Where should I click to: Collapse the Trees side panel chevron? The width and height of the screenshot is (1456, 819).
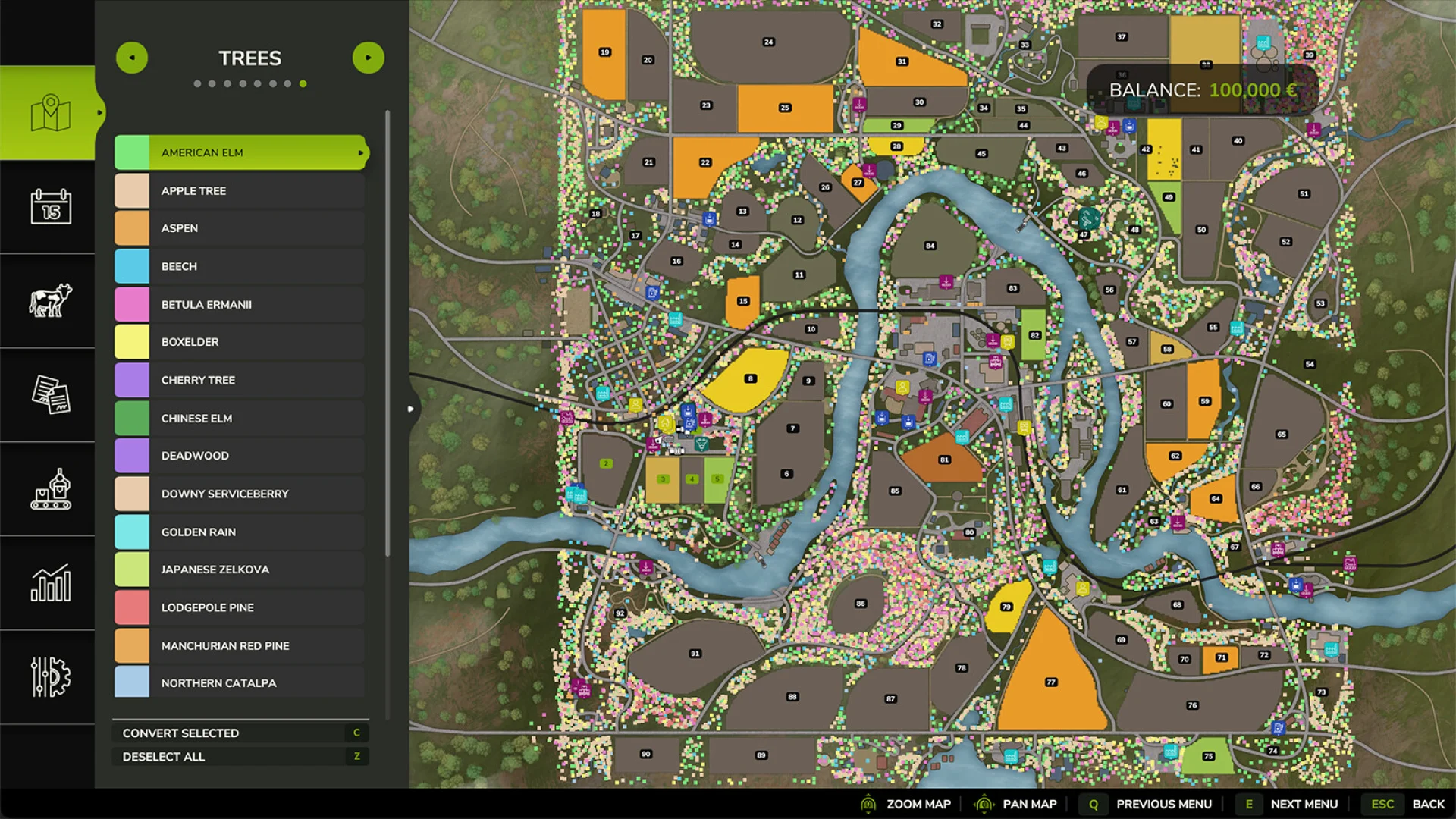[x=410, y=408]
